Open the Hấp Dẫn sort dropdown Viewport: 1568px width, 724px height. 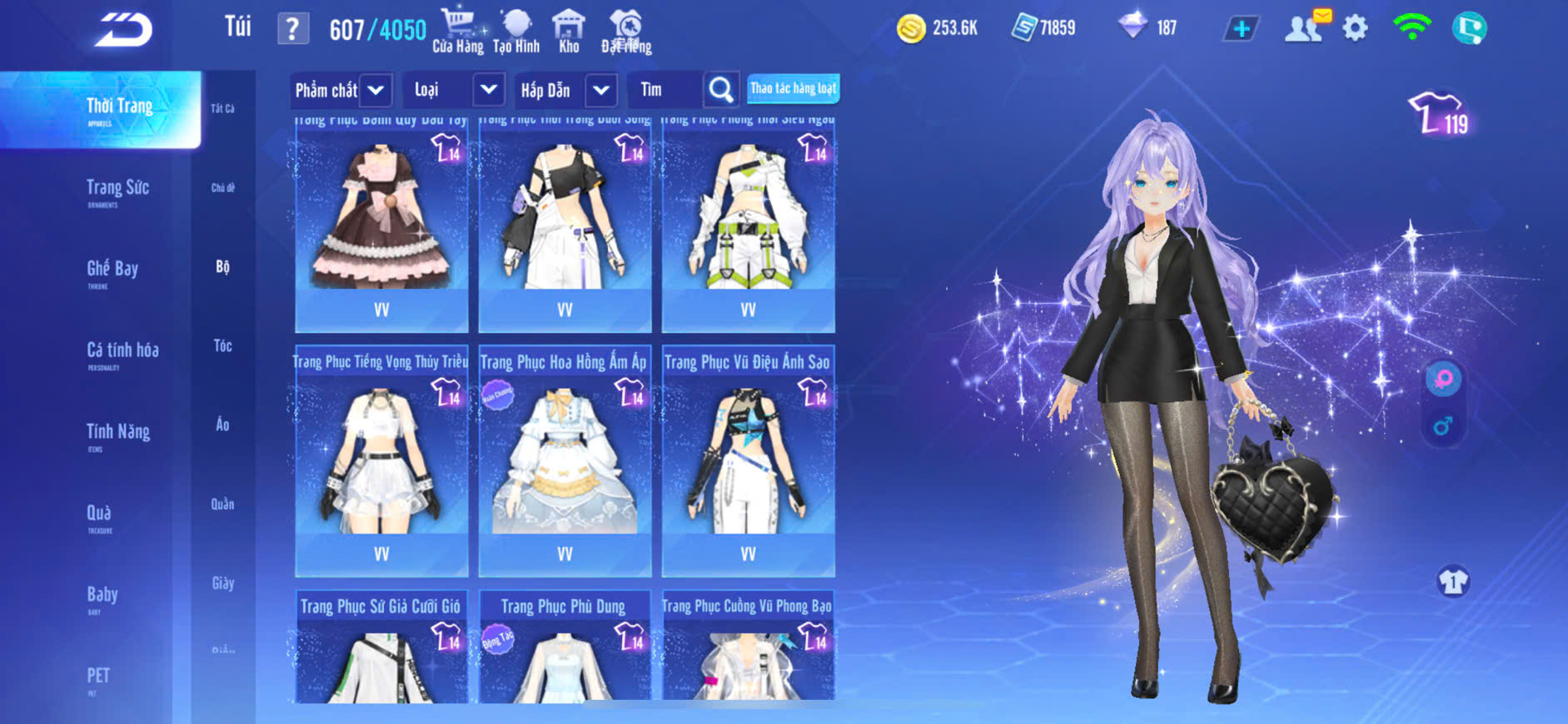tap(566, 90)
